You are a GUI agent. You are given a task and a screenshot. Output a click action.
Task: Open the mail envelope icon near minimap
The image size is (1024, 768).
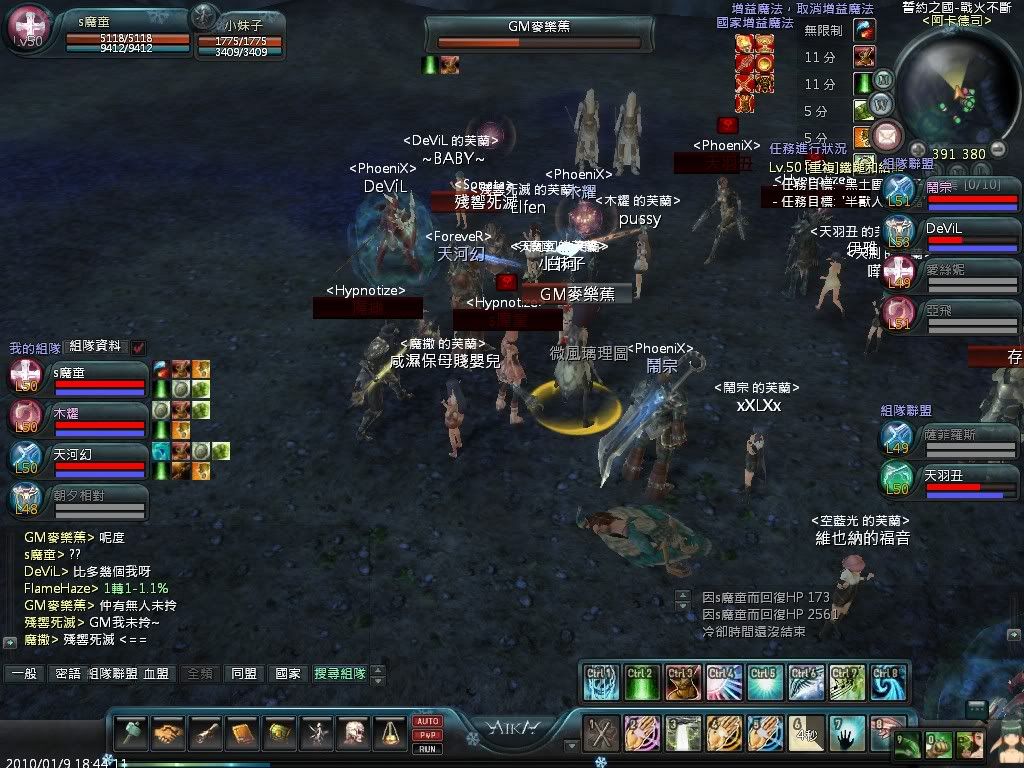click(887, 135)
